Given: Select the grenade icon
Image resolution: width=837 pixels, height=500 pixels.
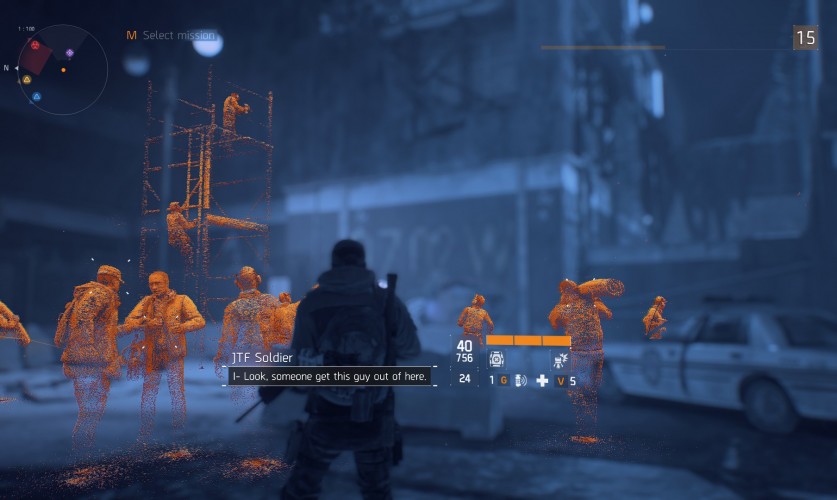Looking at the screenshot, I should tap(520, 380).
